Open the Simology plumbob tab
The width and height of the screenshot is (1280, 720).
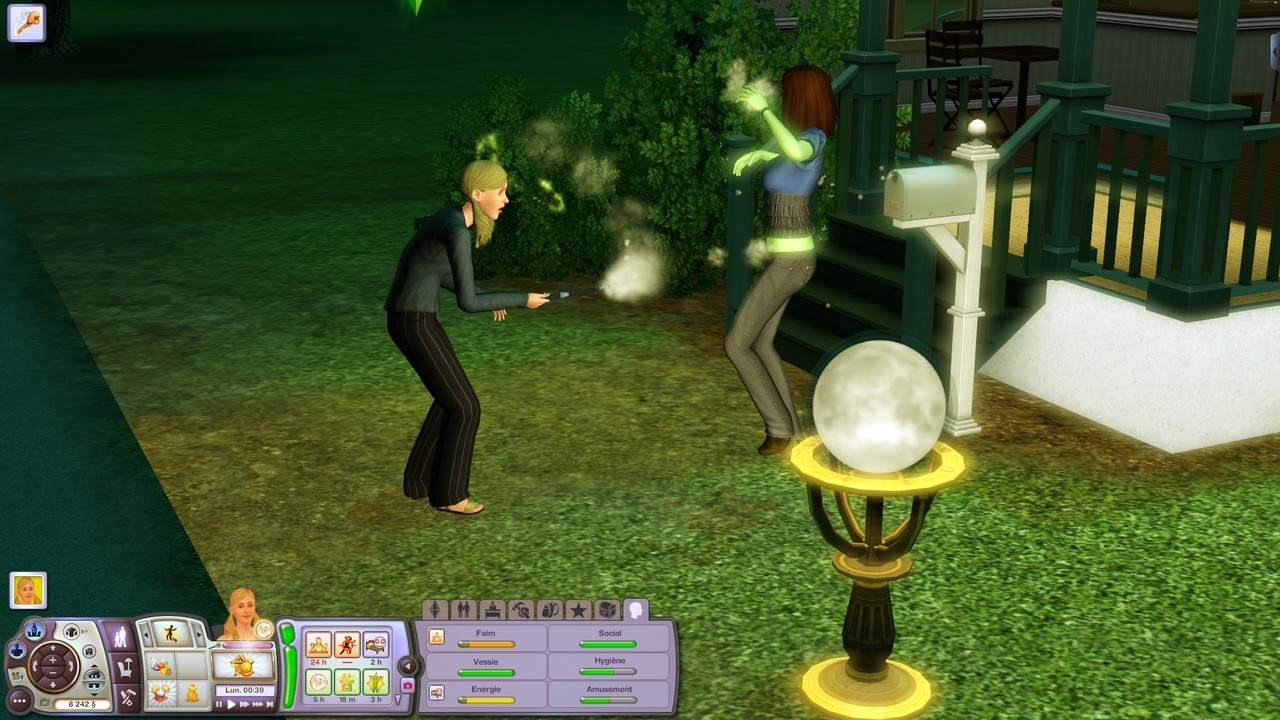(x=435, y=610)
